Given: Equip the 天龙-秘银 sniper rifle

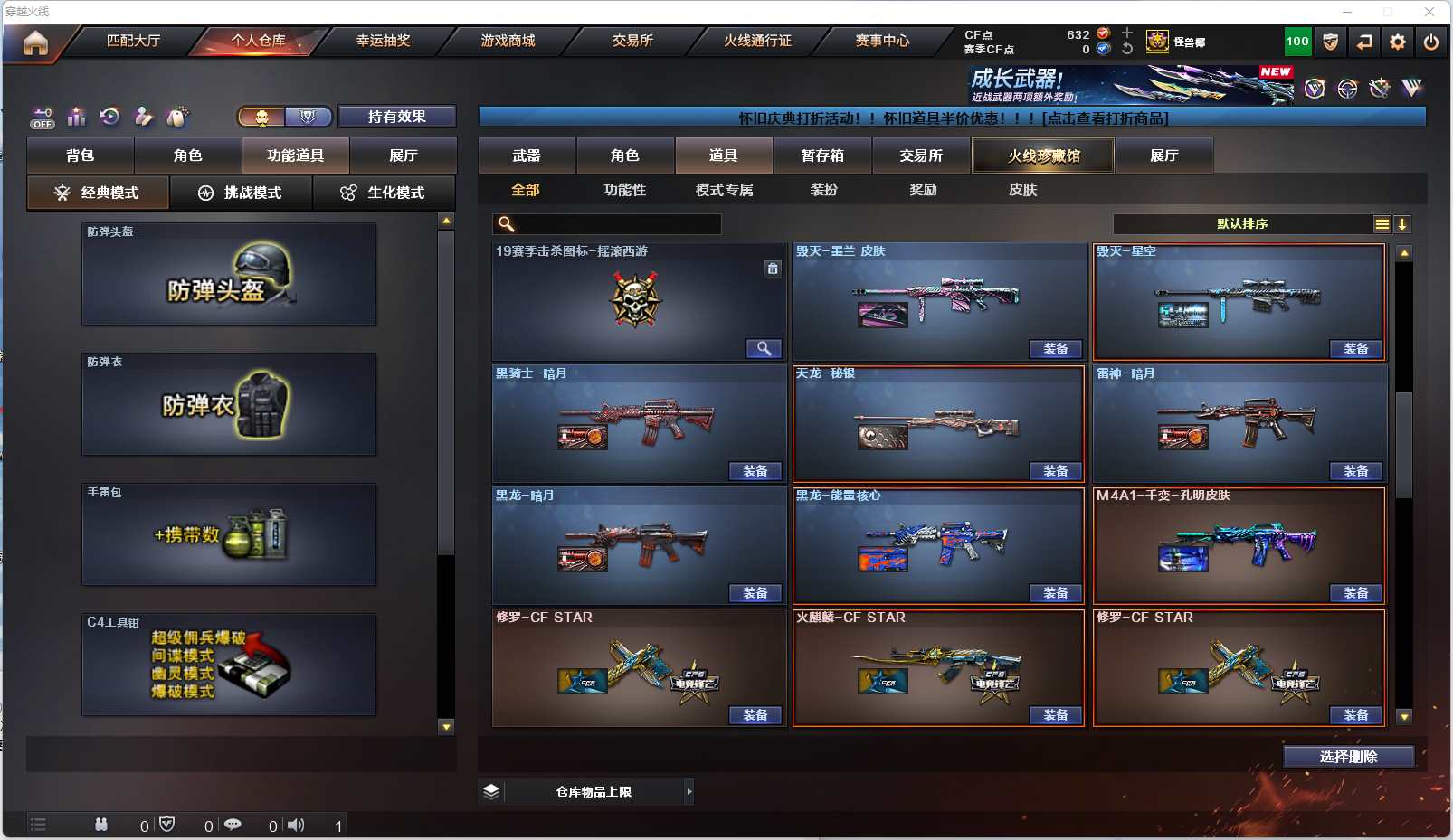Looking at the screenshot, I should click(x=1055, y=471).
